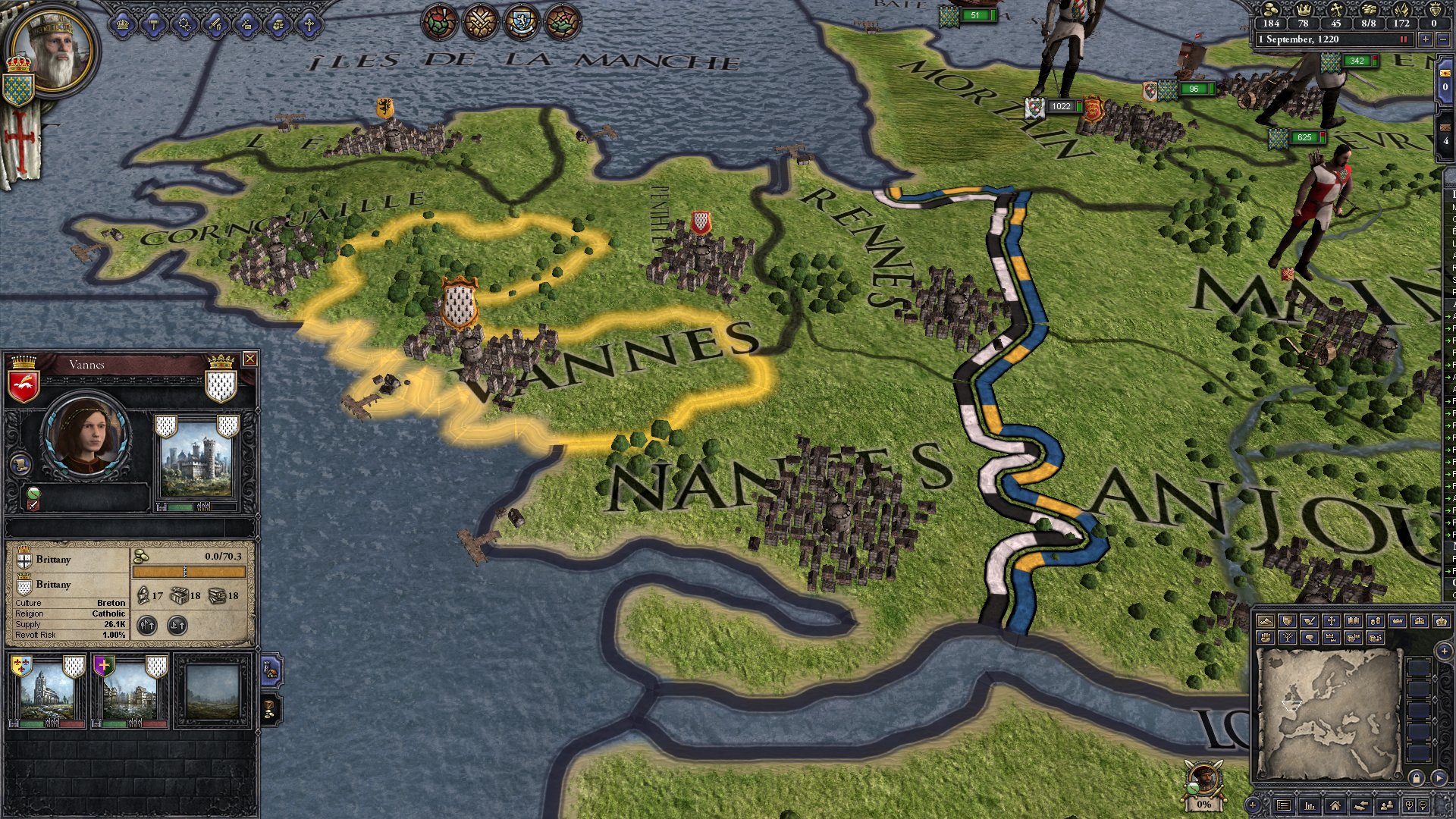Click the raise levies button

tap(147, 626)
